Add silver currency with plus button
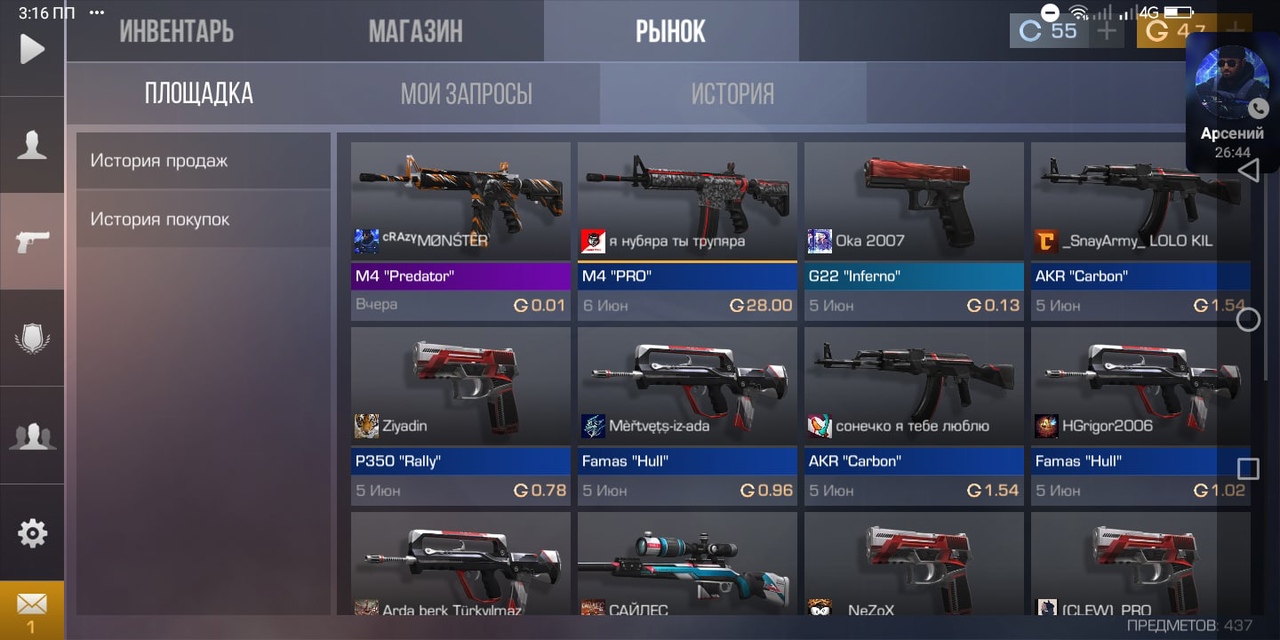 coord(1107,31)
